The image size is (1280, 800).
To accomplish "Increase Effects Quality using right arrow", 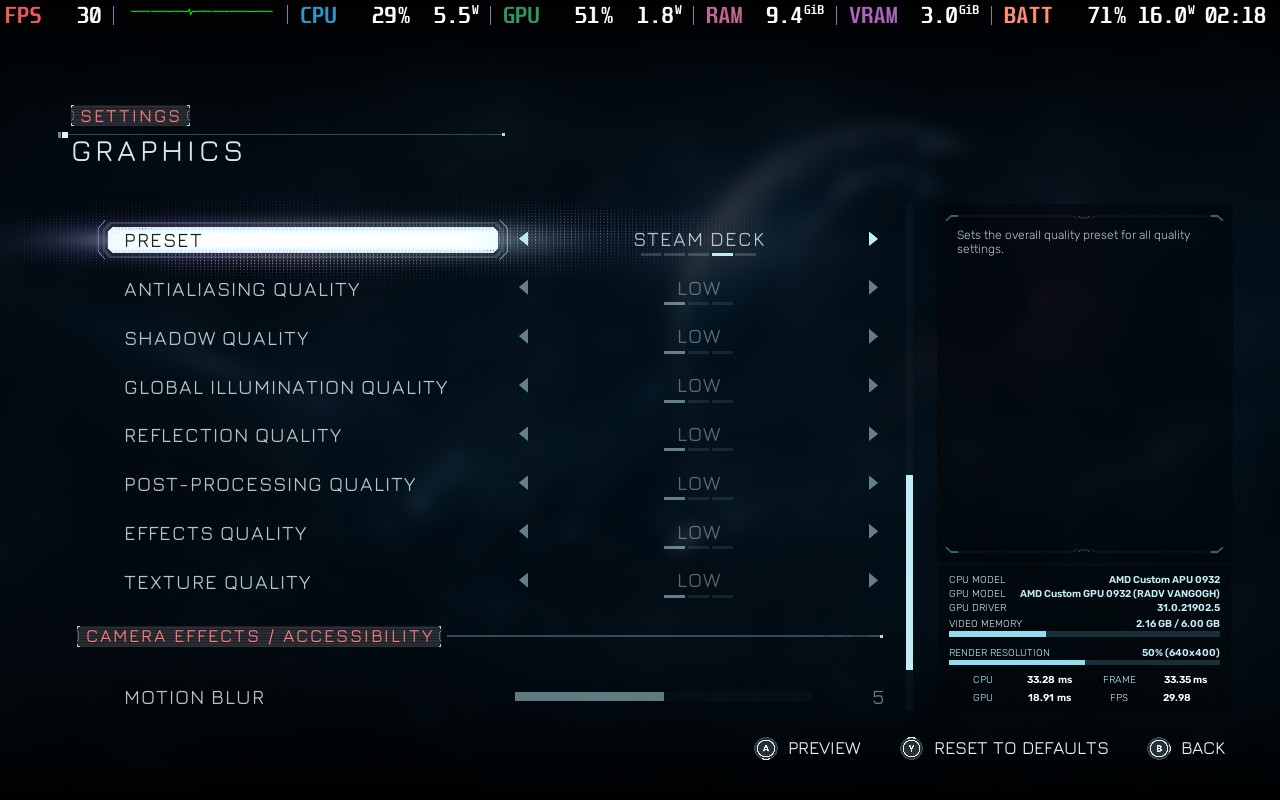I will pyautogui.click(x=872, y=532).
